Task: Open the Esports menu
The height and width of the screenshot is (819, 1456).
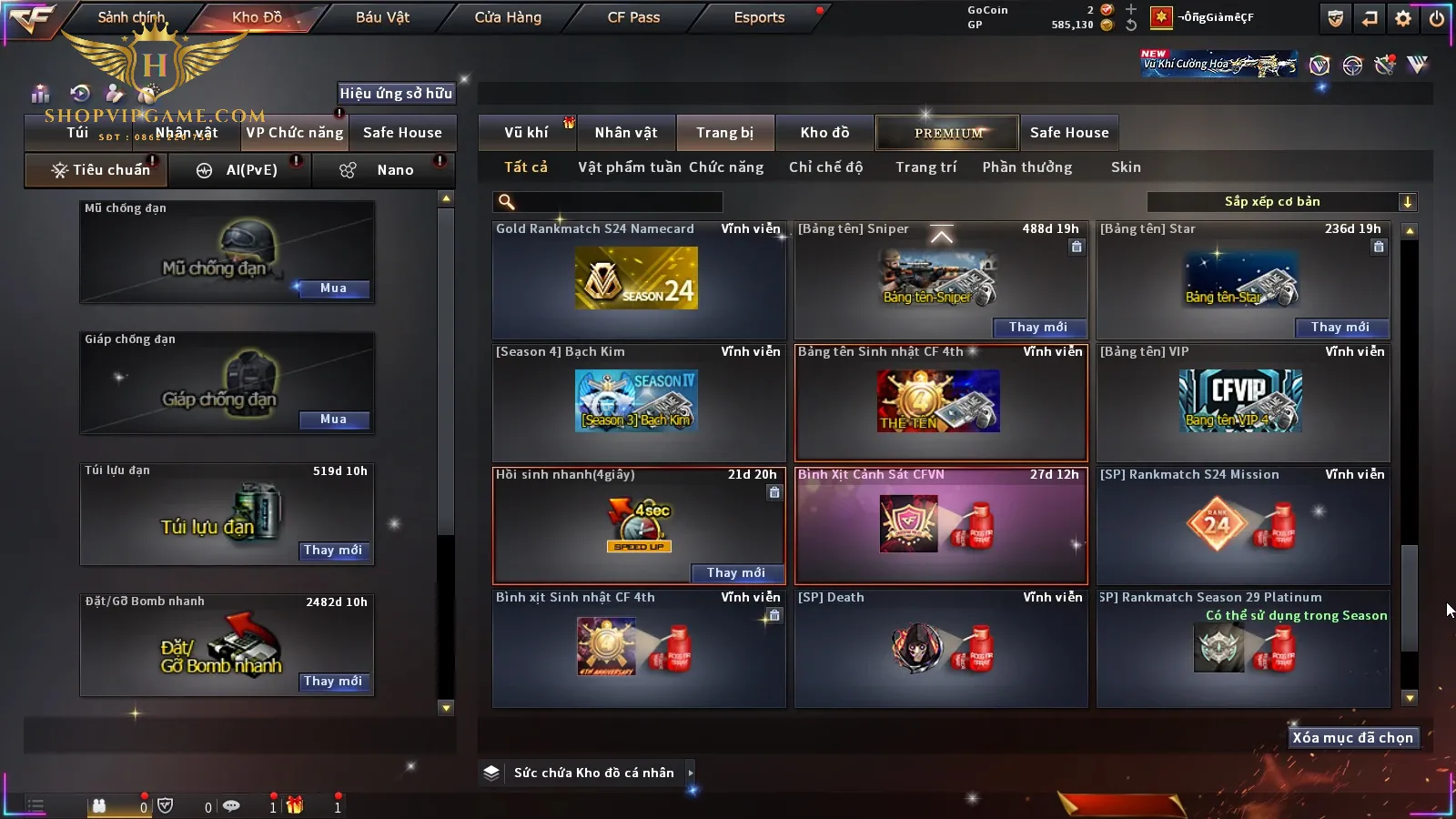Action: pos(759,17)
